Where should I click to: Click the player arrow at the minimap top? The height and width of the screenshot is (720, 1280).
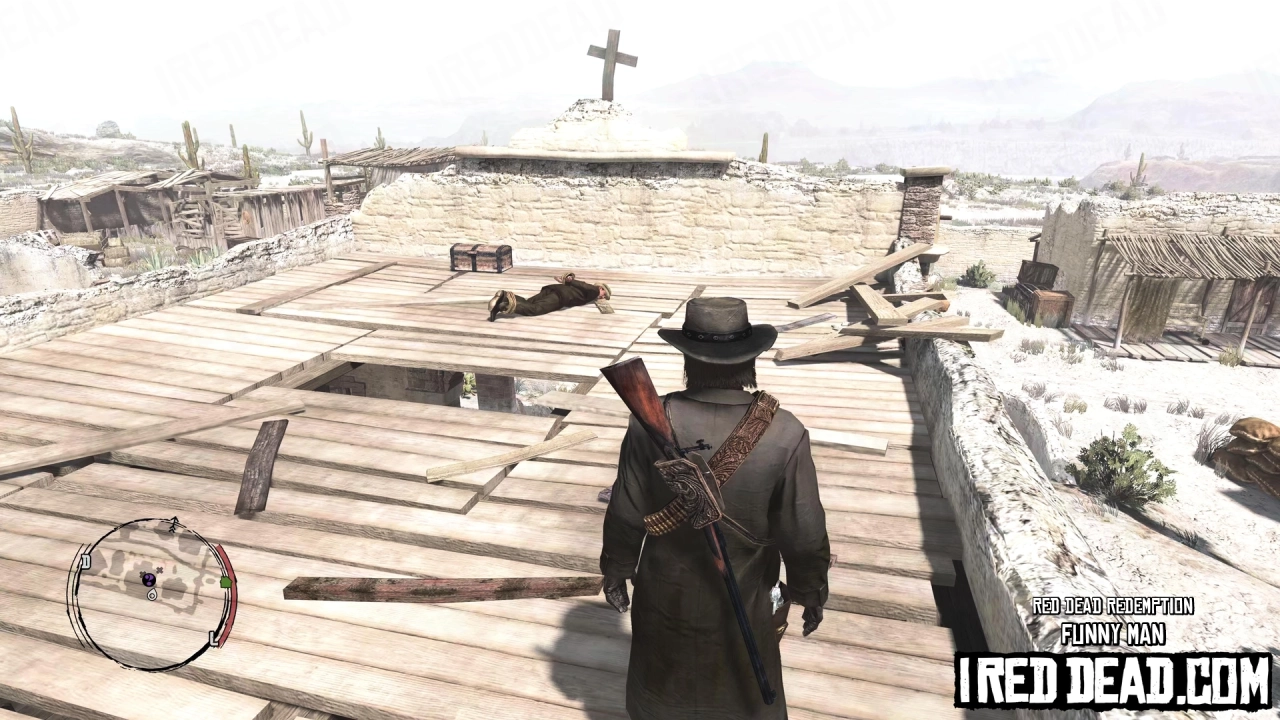[x=174, y=521]
